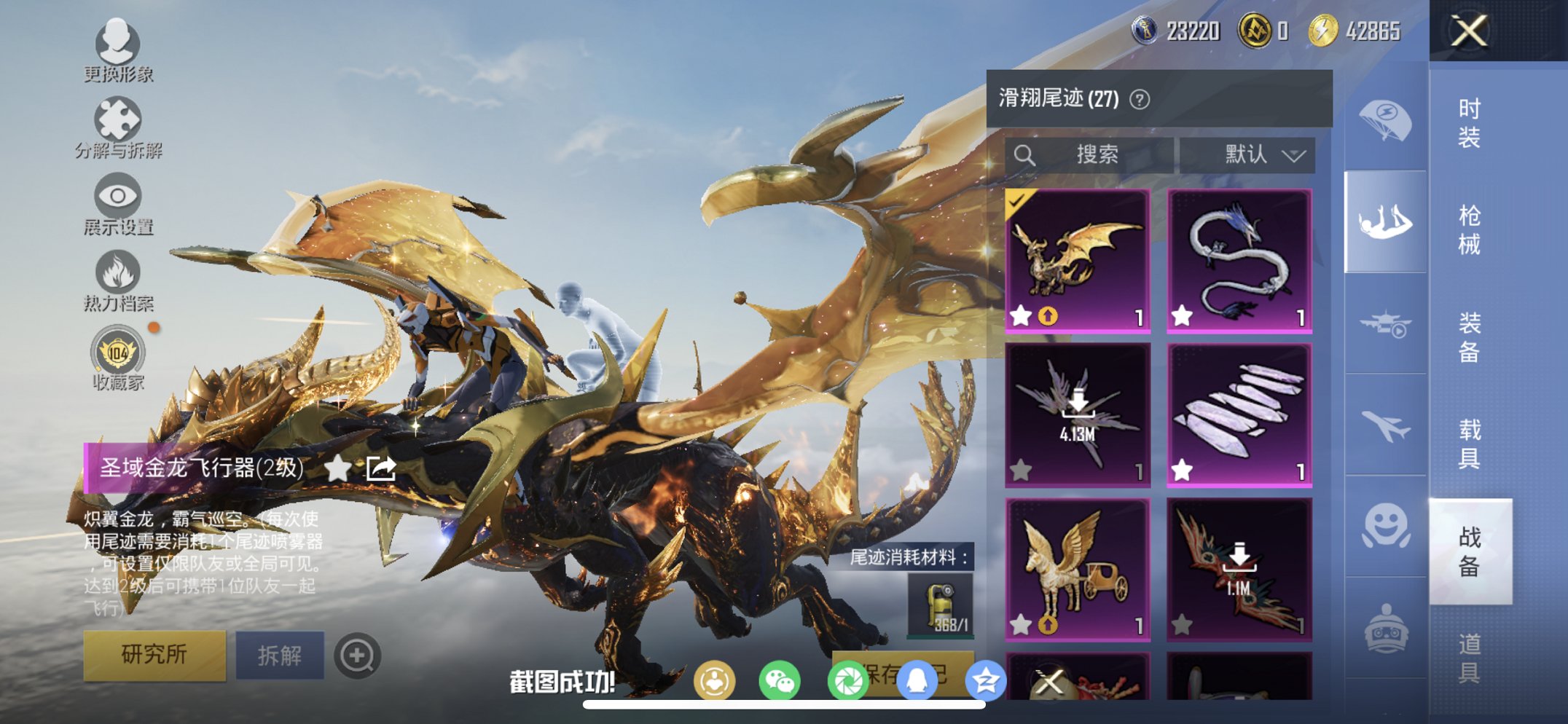Open the drone panel icon
The height and width of the screenshot is (724, 1568).
point(1388,323)
